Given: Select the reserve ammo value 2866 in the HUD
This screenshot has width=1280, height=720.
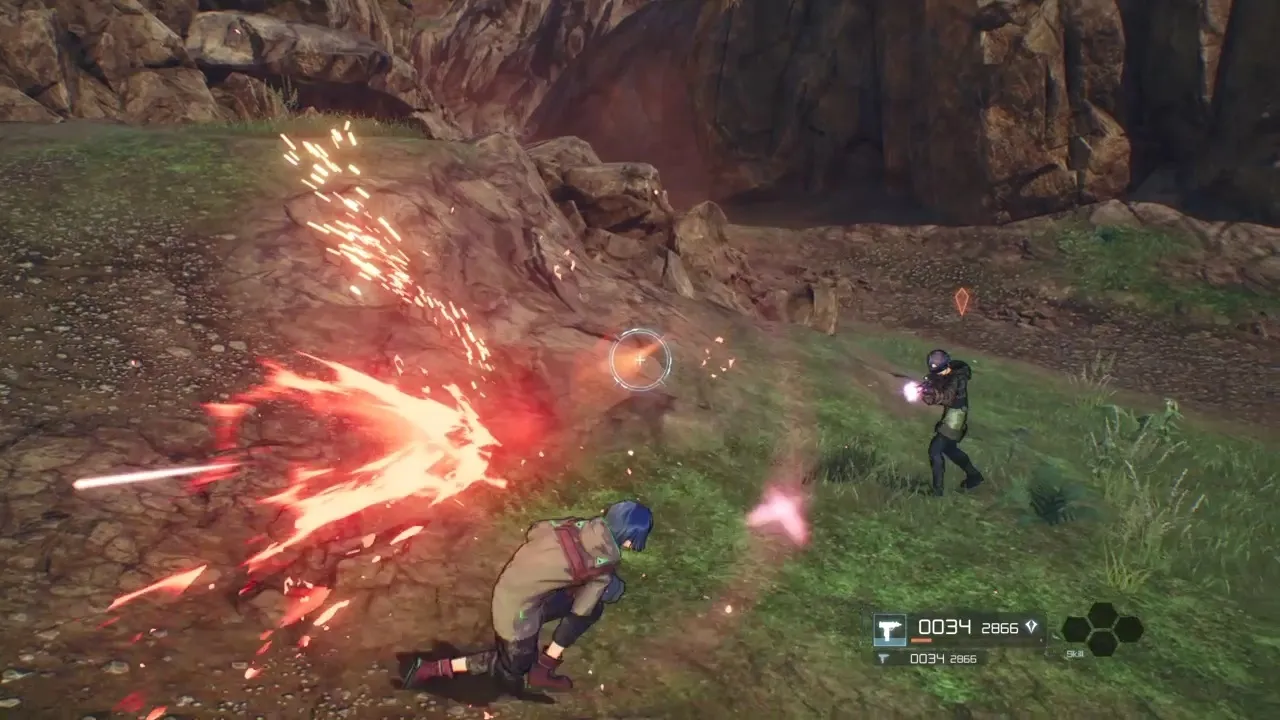Looking at the screenshot, I should click(1000, 627).
